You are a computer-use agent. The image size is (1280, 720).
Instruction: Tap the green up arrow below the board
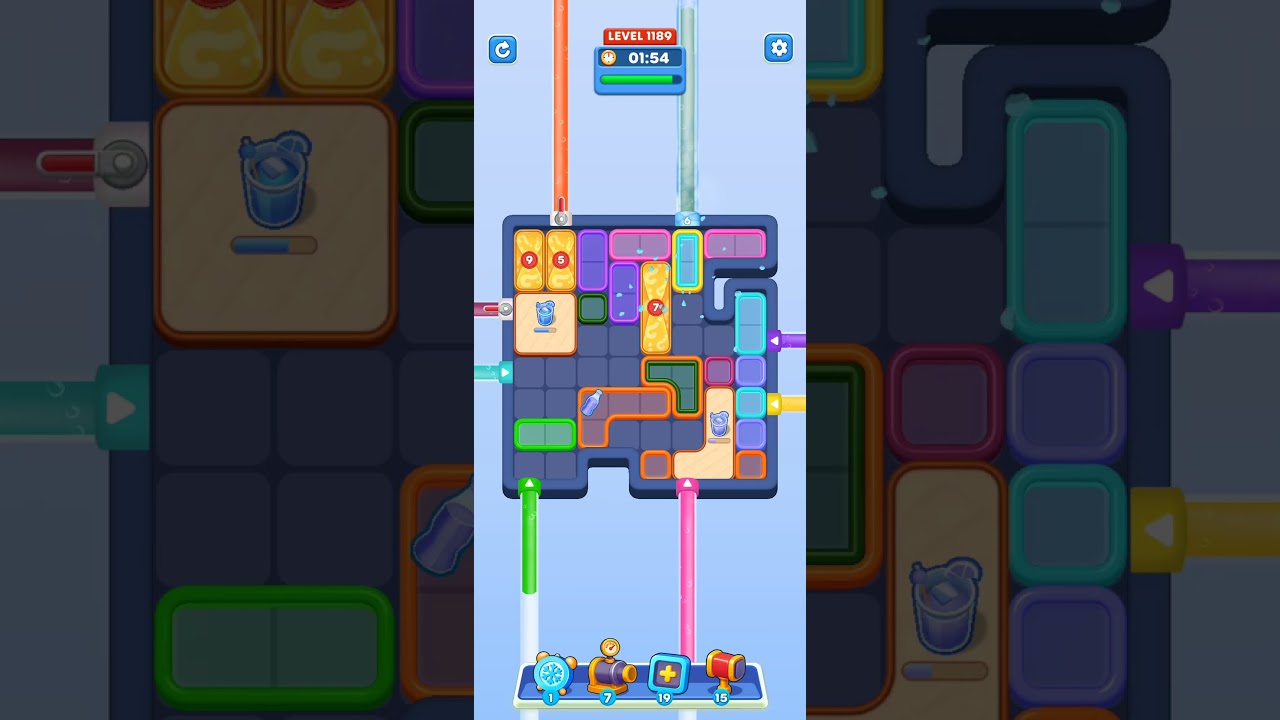[x=528, y=484]
